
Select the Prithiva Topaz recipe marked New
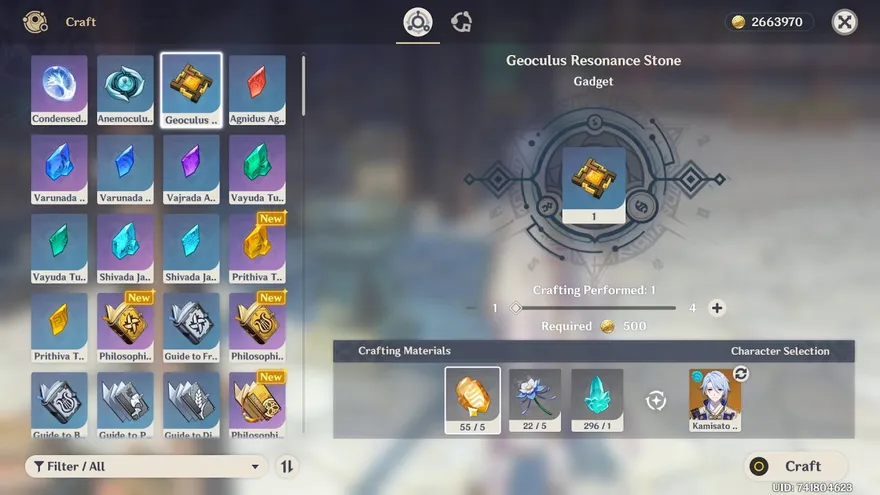[x=257, y=249]
